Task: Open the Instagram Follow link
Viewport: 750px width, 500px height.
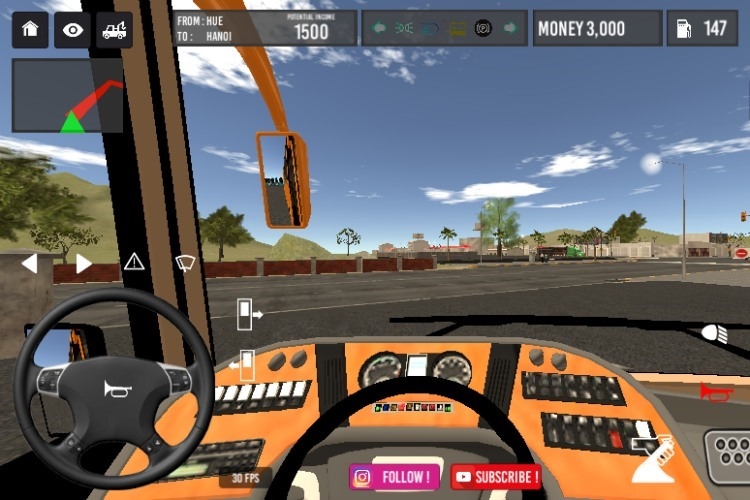Action: coord(394,477)
